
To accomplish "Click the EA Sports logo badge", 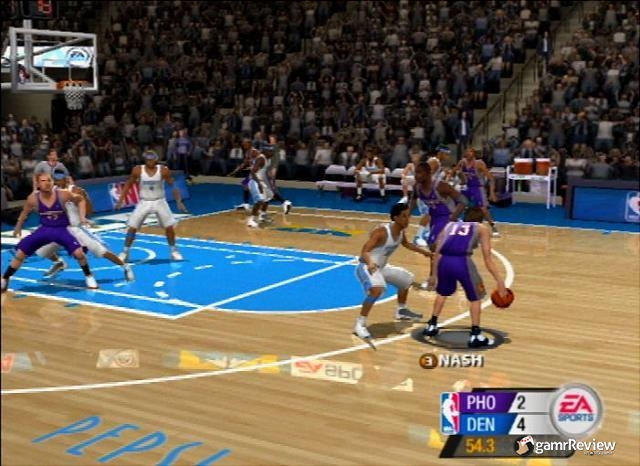I will click(576, 410).
